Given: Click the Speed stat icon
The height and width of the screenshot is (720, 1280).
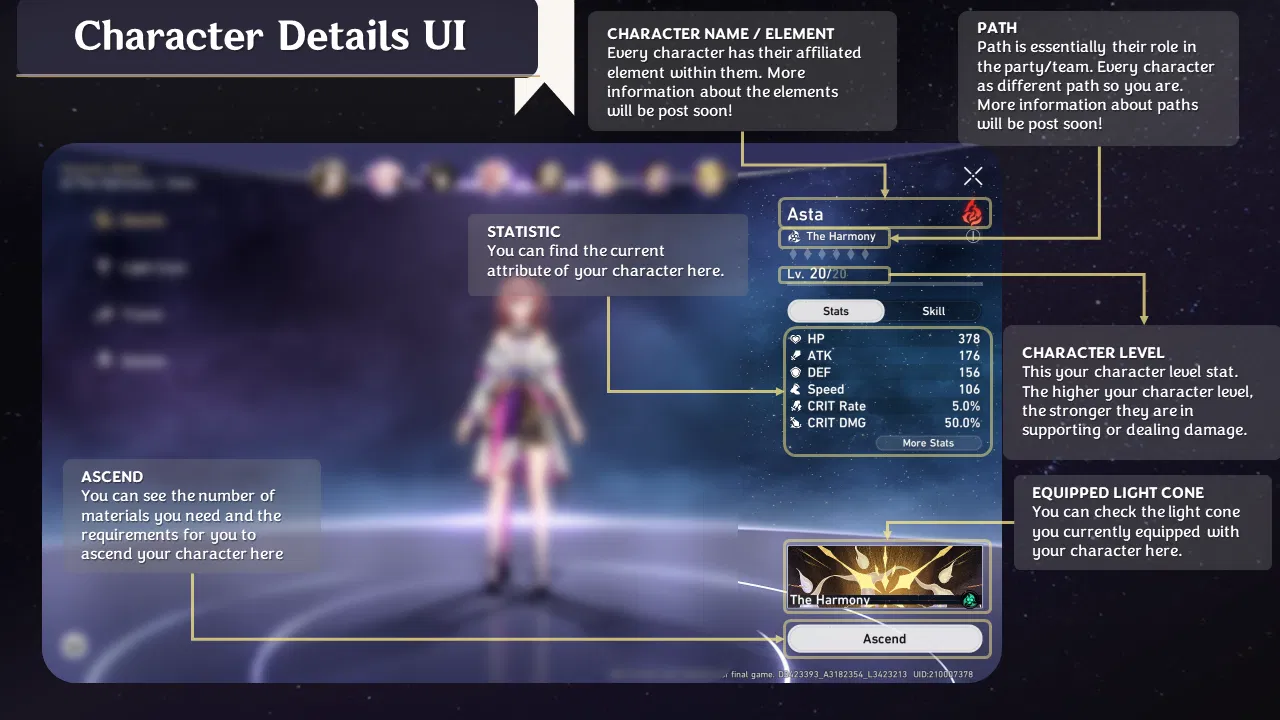Looking at the screenshot, I should pos(797,389).
